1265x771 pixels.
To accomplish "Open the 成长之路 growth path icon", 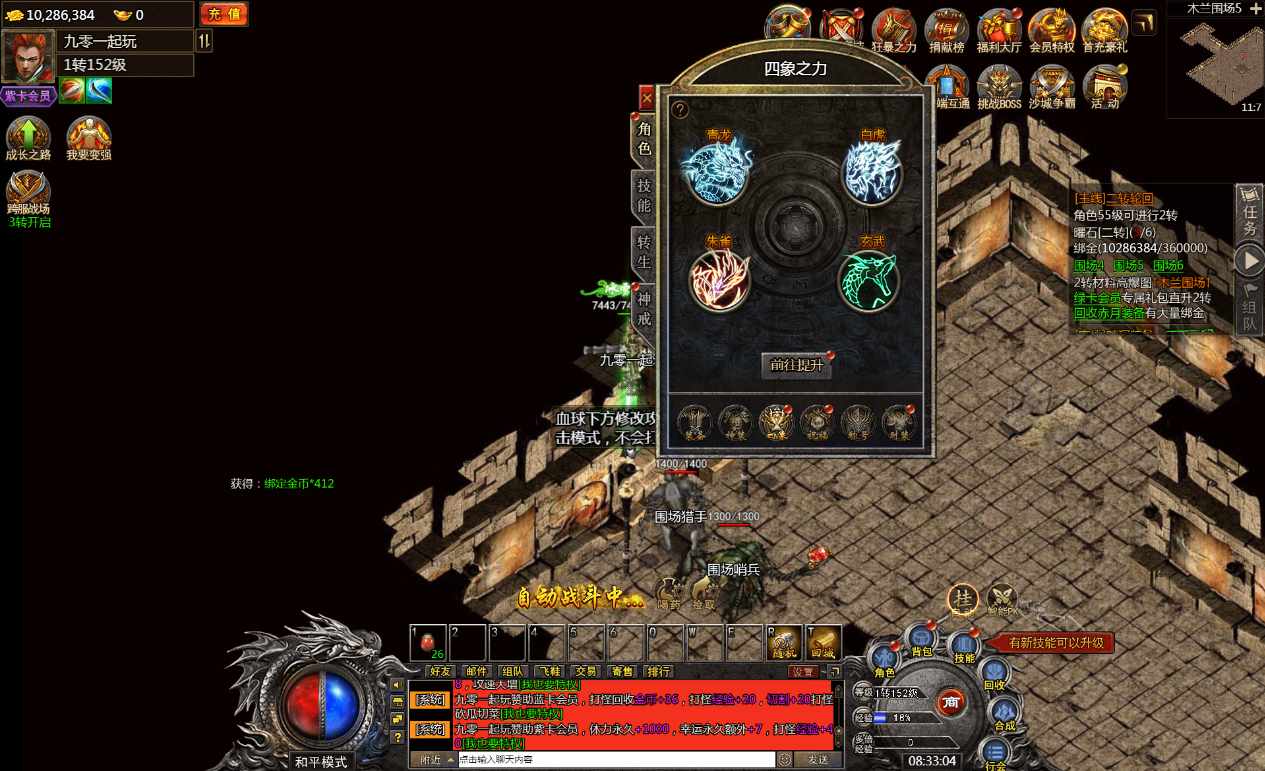I will click(28, 138).
